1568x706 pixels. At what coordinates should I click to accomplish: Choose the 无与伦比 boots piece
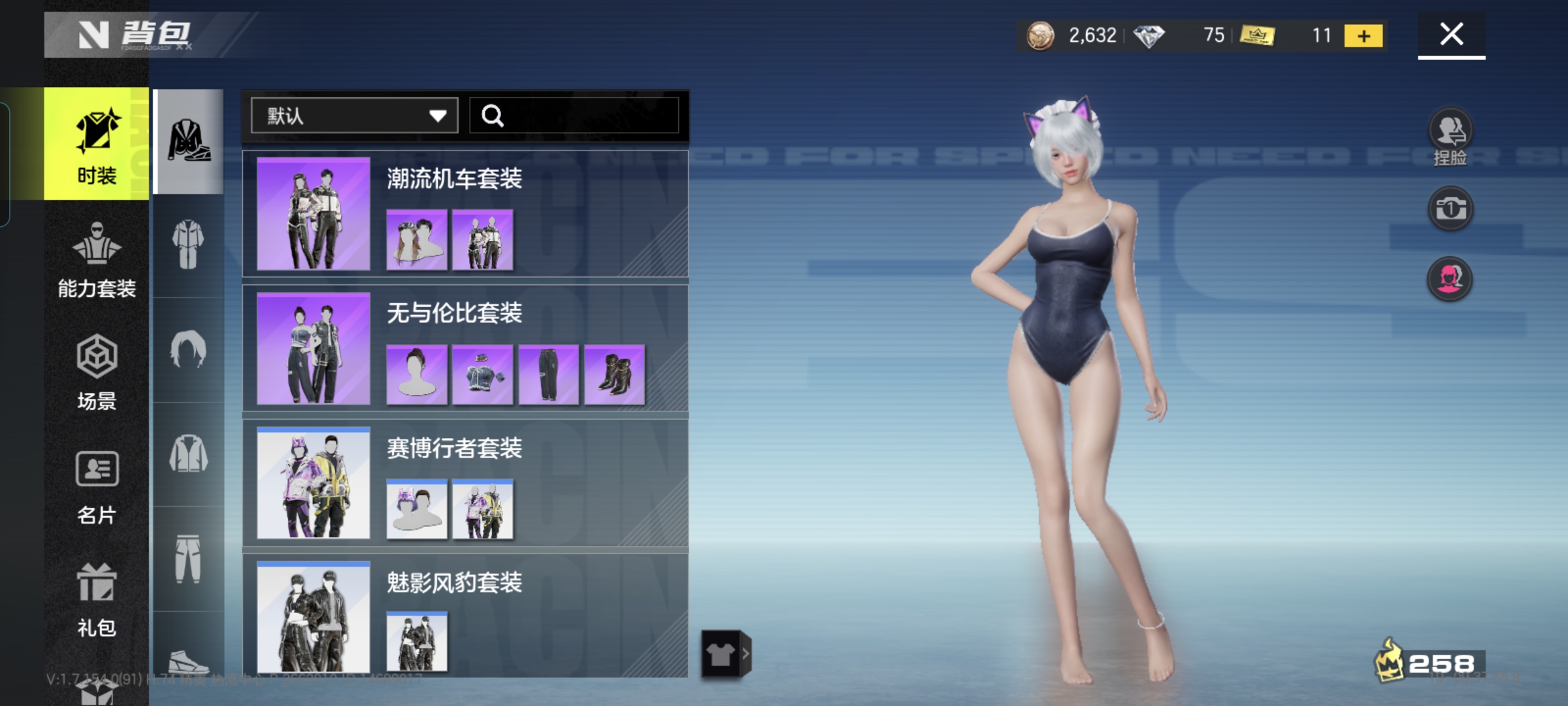click(614, 375)
